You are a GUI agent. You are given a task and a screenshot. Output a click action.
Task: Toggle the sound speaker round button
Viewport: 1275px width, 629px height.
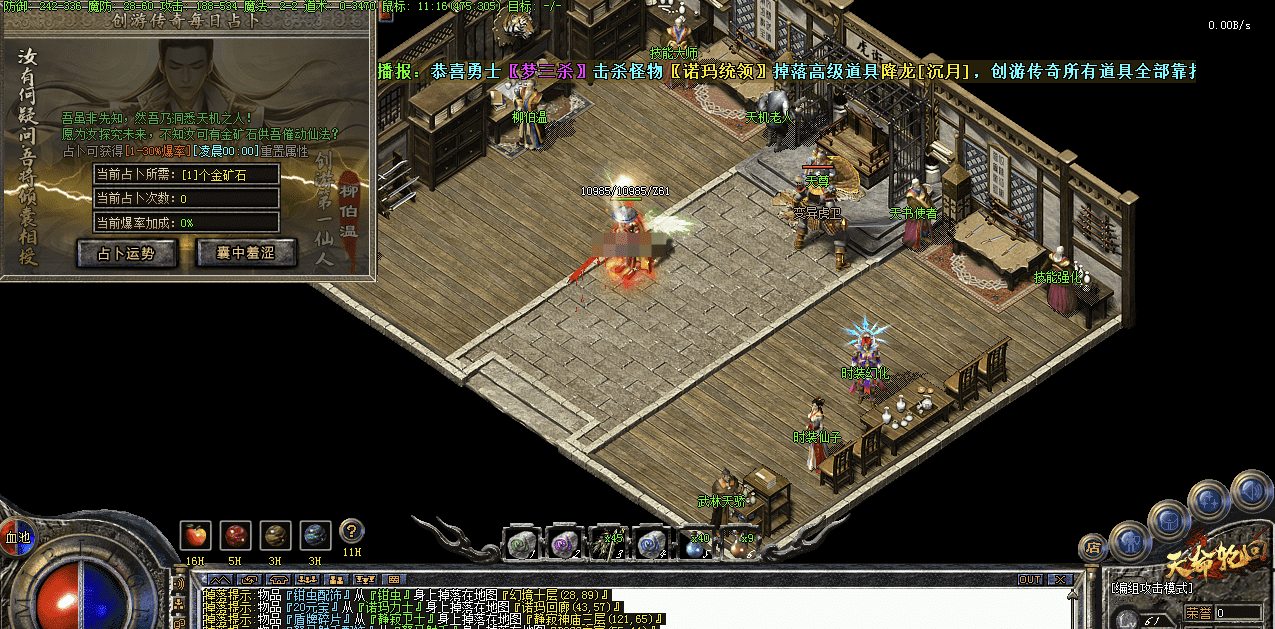click(1251, 490)
